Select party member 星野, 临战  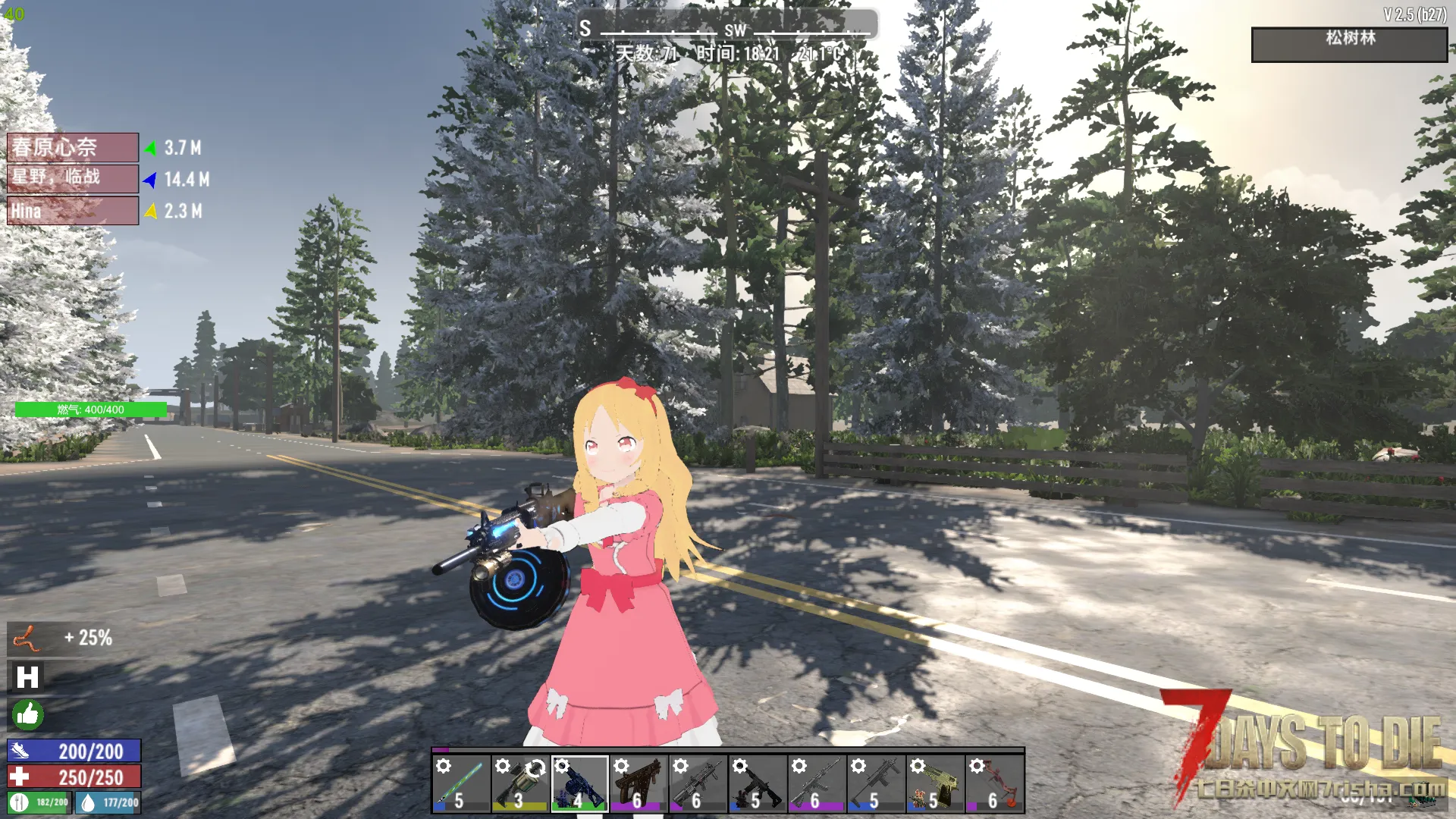tap(73, 178)
